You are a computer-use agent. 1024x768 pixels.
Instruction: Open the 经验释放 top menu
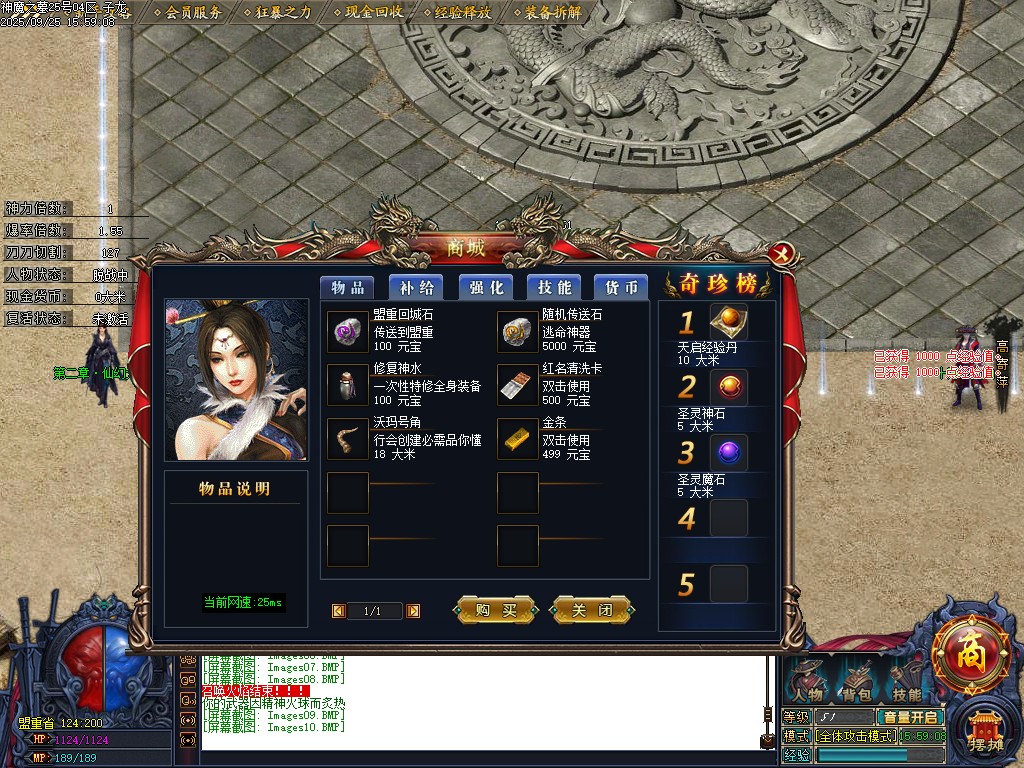[x=463, y=13]
